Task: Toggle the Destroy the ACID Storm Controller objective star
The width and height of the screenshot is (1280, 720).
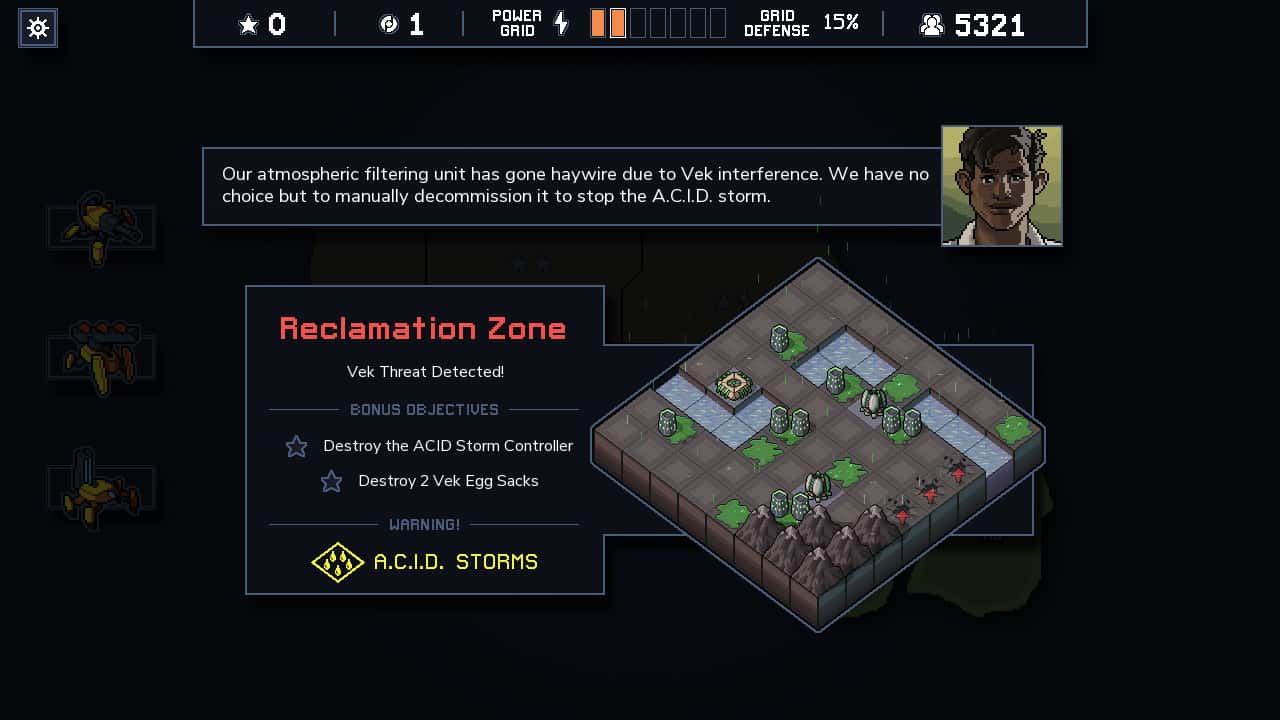Action: pos(296,446)
